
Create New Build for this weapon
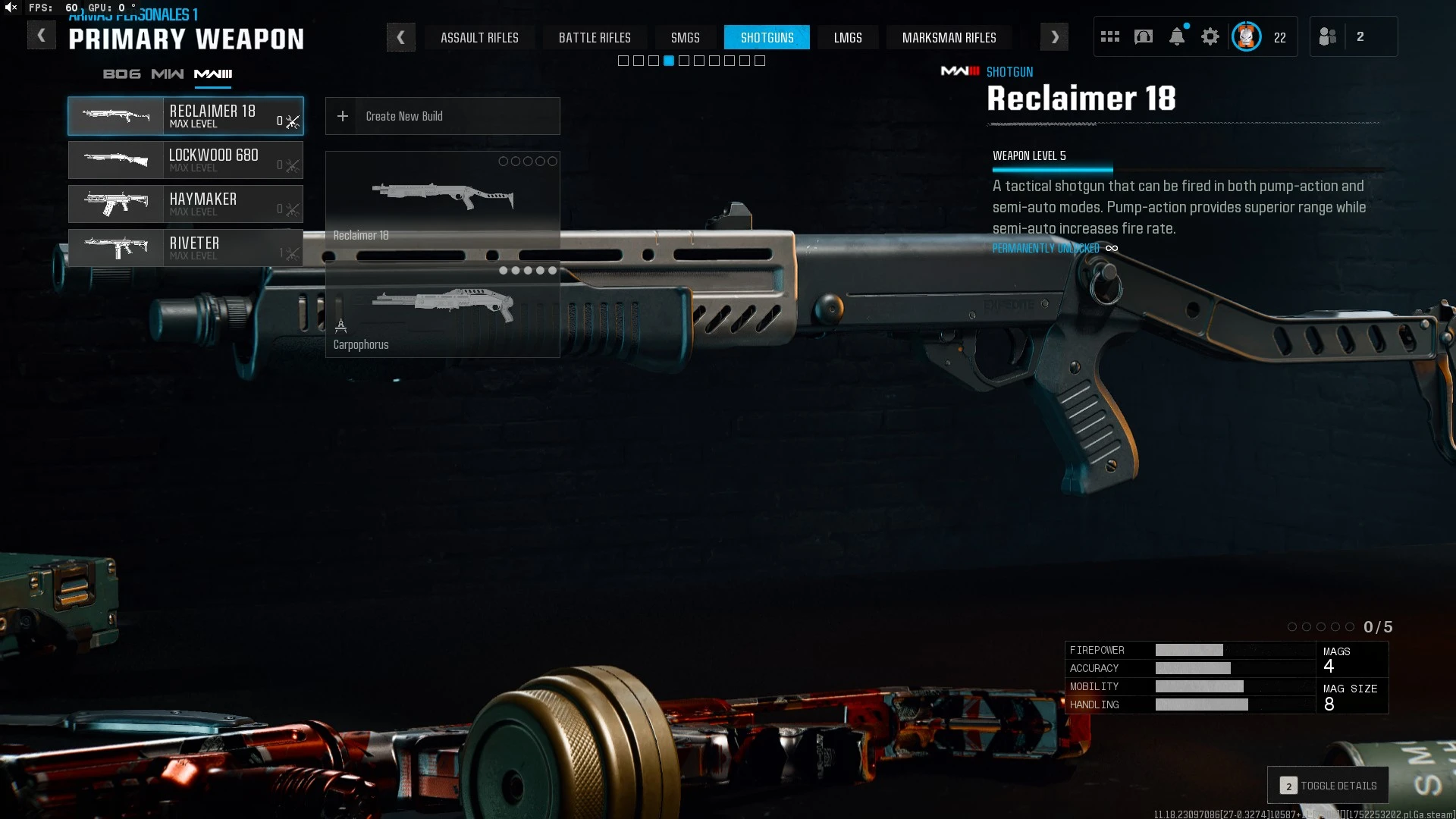point(442,116)
